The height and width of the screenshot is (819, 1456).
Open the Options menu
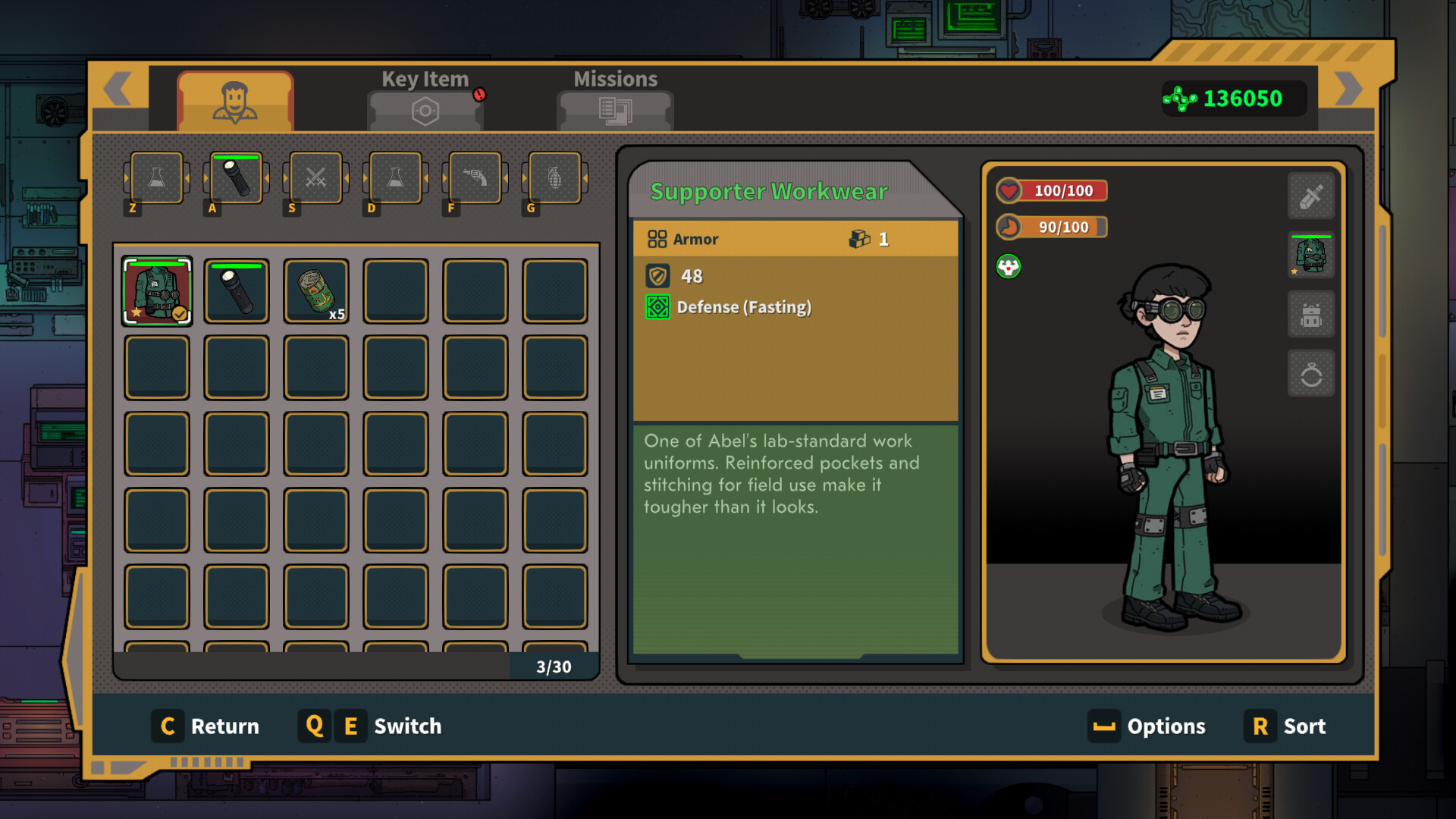point(1147,726)
